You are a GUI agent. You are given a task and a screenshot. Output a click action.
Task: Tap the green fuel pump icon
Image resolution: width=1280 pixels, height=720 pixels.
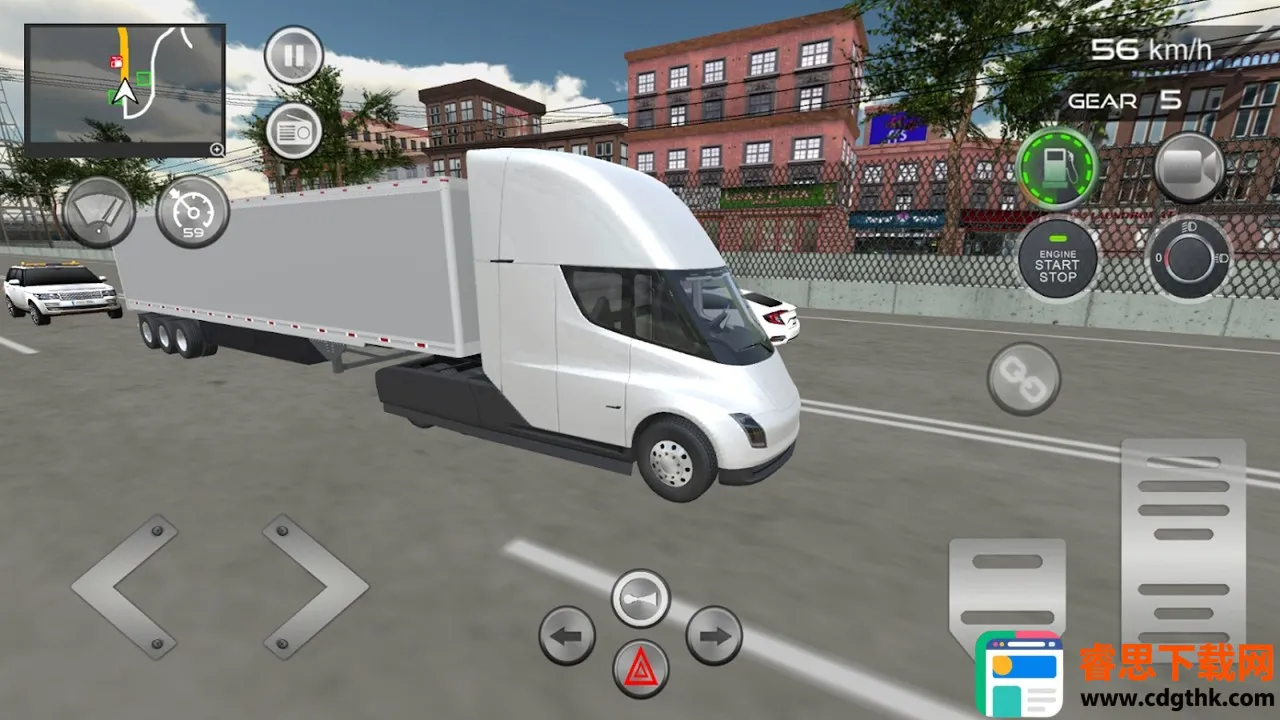coord(1057,168)
